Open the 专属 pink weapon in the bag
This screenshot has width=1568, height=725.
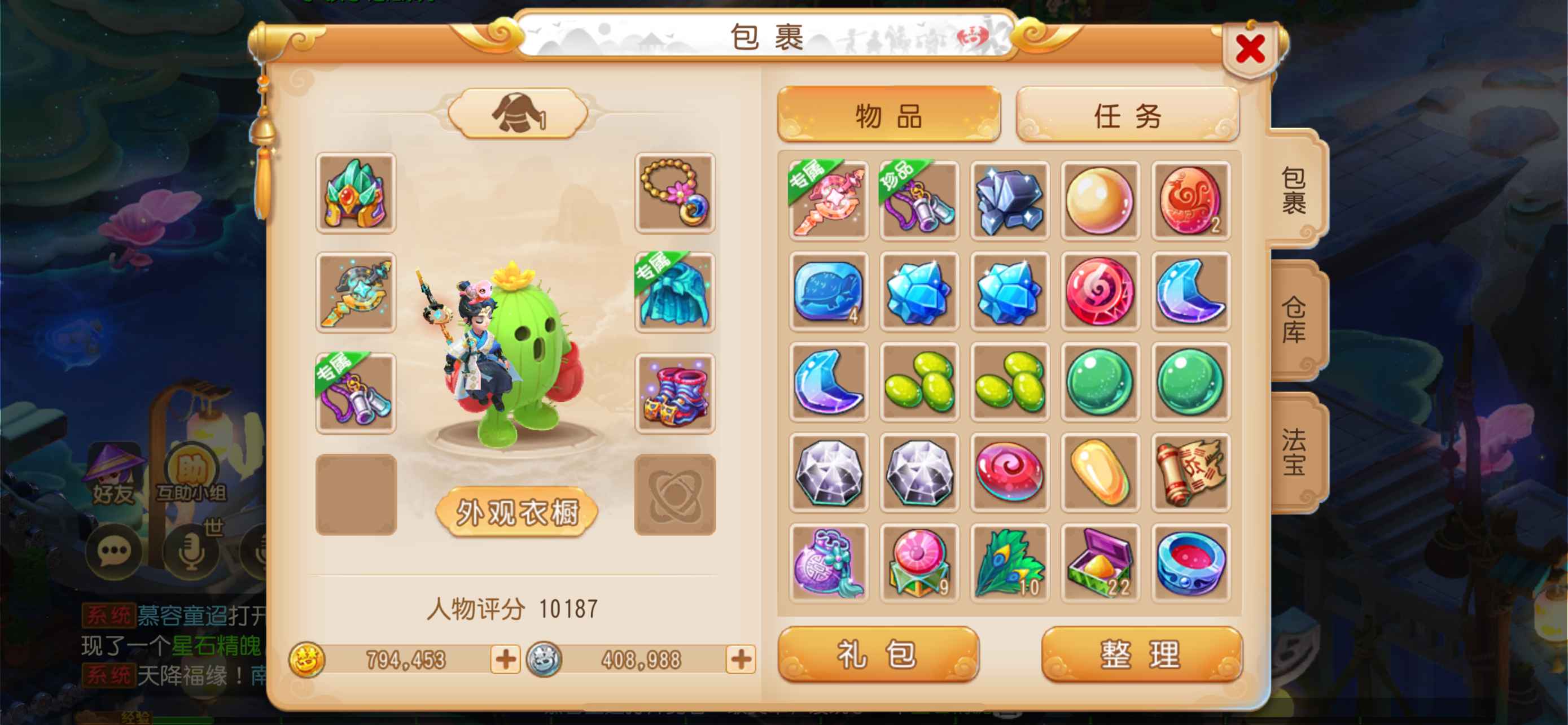pos(829,201)
